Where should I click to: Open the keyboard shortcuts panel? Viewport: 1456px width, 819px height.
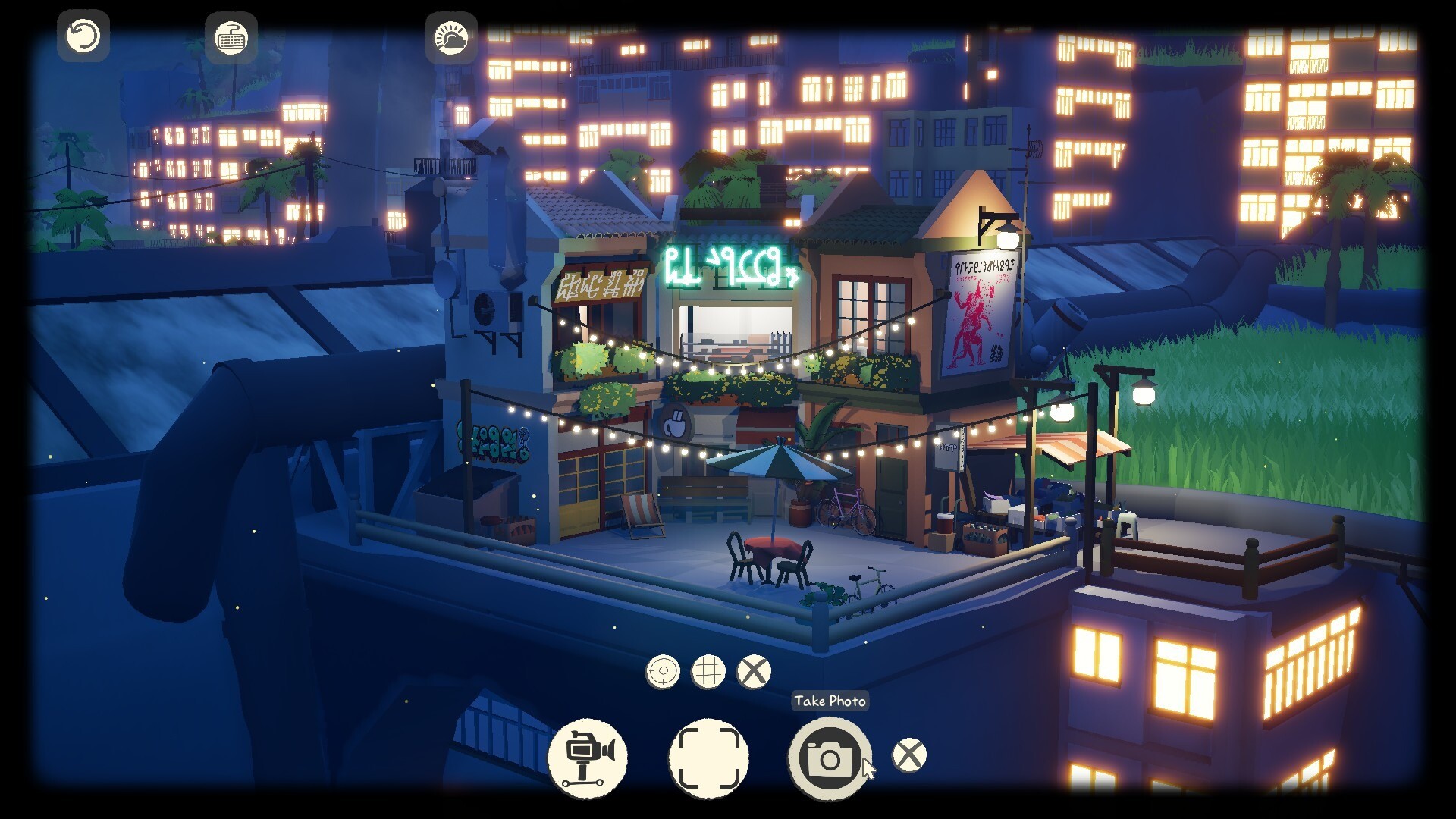point(231,38)
